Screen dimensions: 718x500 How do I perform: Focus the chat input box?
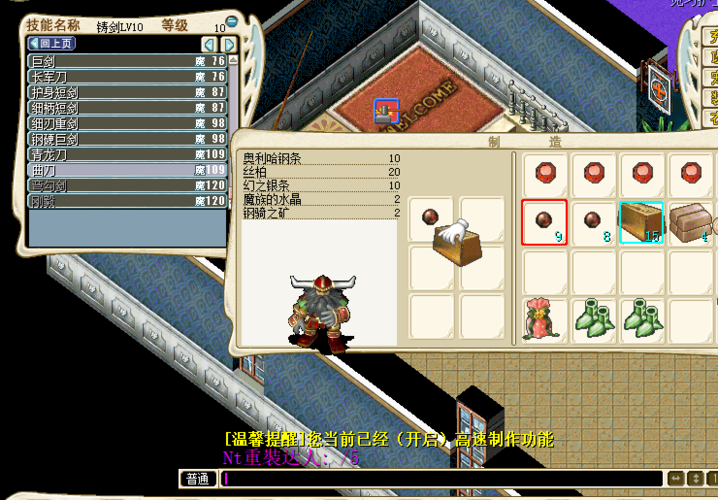(x=440, y=479)
